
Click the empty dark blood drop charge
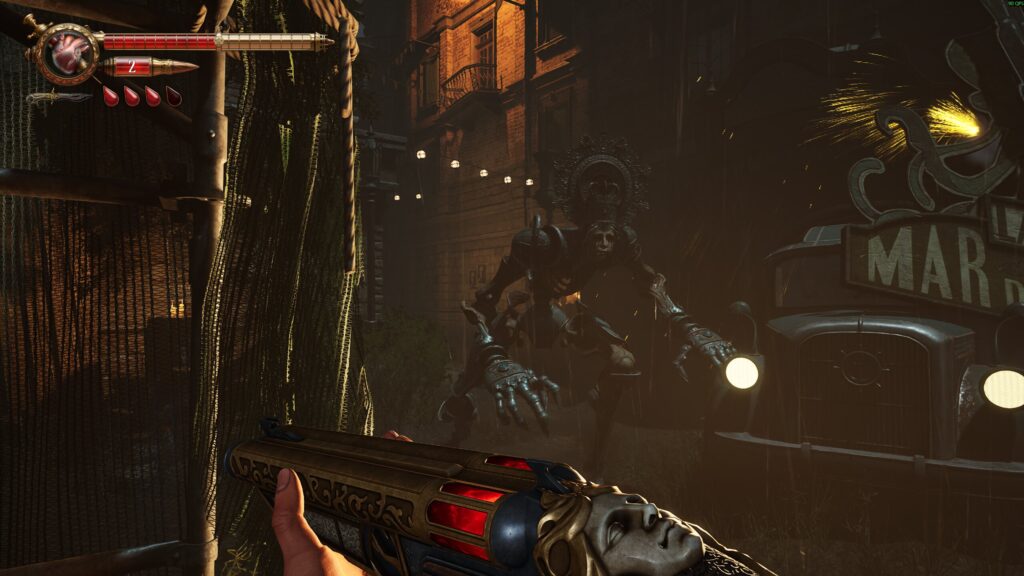(x=174, y=96)
